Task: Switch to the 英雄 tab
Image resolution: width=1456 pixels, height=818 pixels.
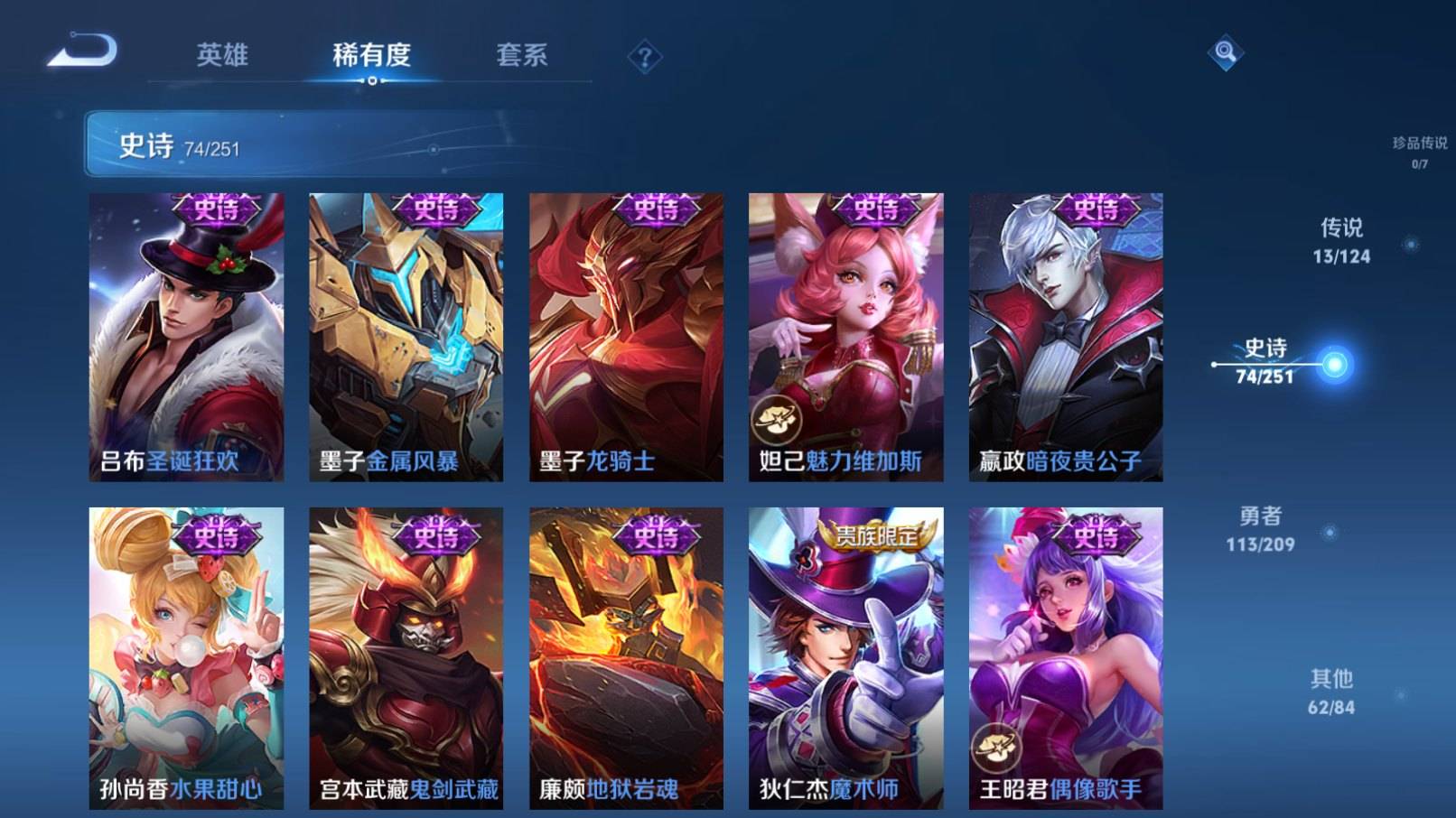Action: click(x=222, y=56)
